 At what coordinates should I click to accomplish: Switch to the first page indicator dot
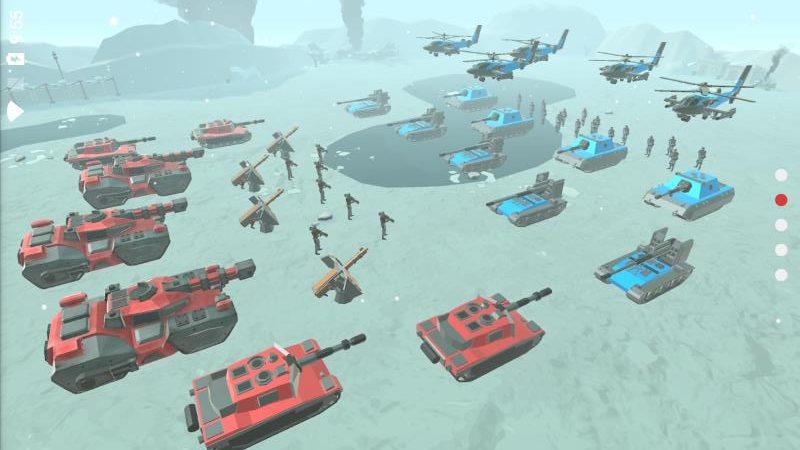click(781, 175)
